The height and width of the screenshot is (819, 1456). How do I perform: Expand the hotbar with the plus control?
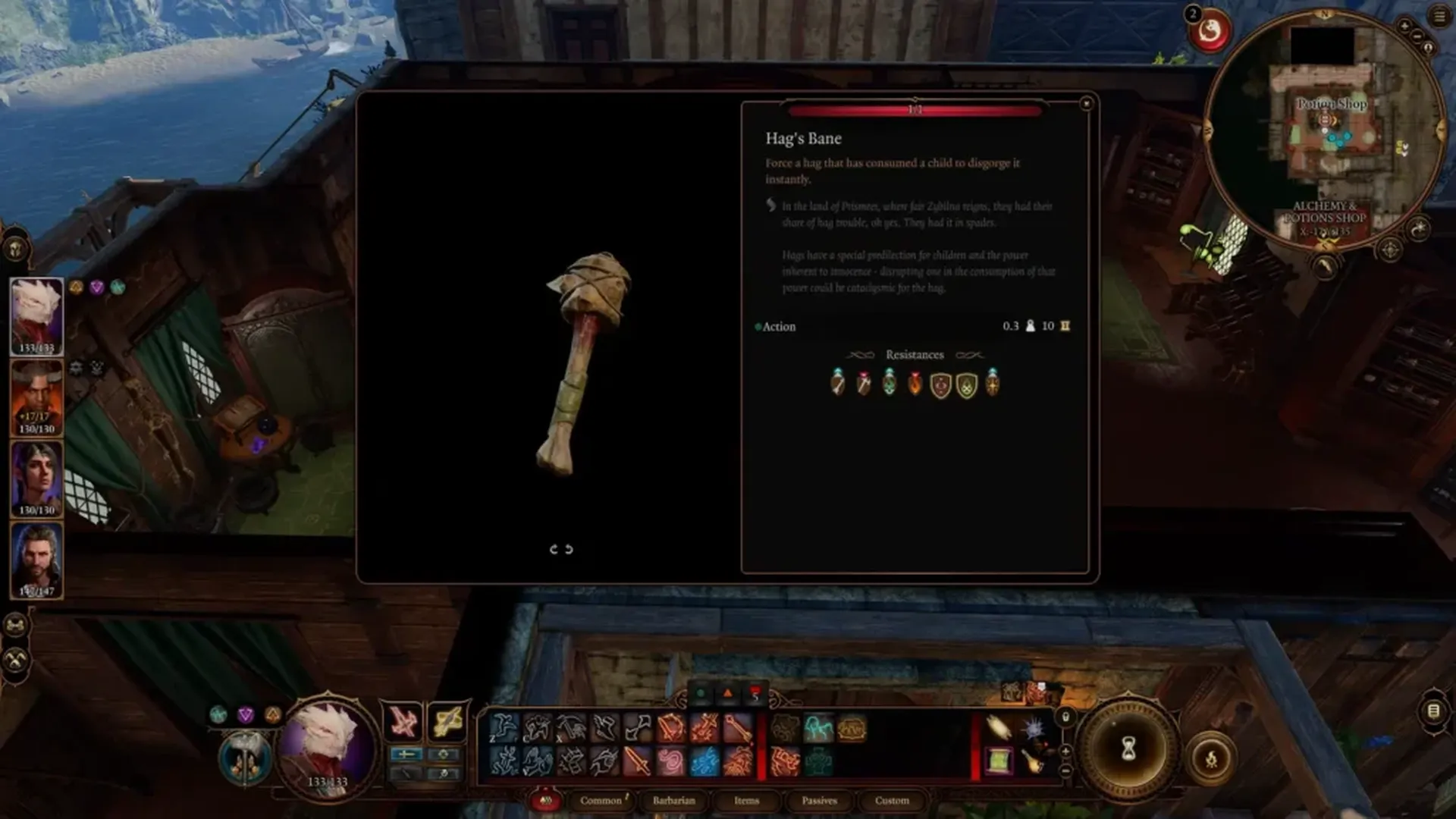pos(1065,751)
